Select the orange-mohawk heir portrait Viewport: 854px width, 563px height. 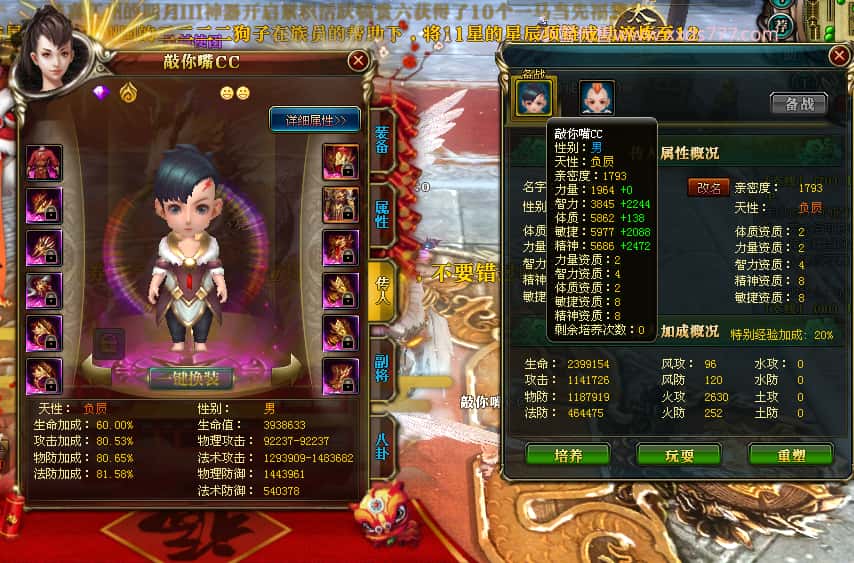click(x=597, y=97)
